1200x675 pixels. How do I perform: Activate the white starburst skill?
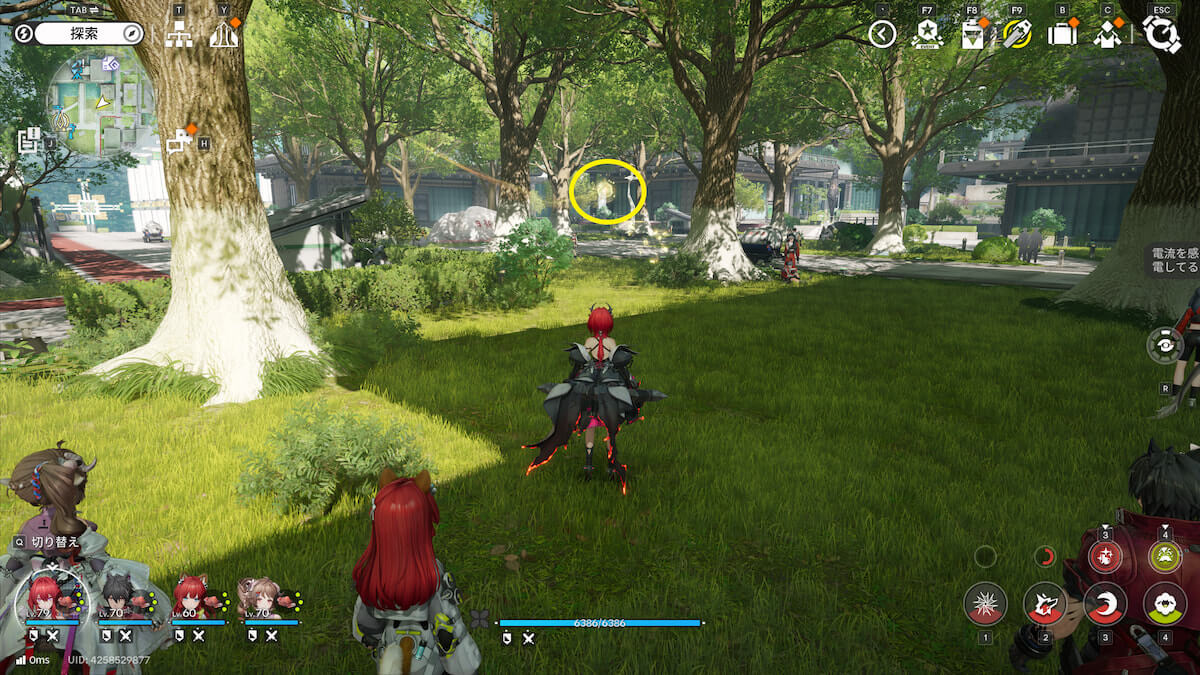(985, 603)
